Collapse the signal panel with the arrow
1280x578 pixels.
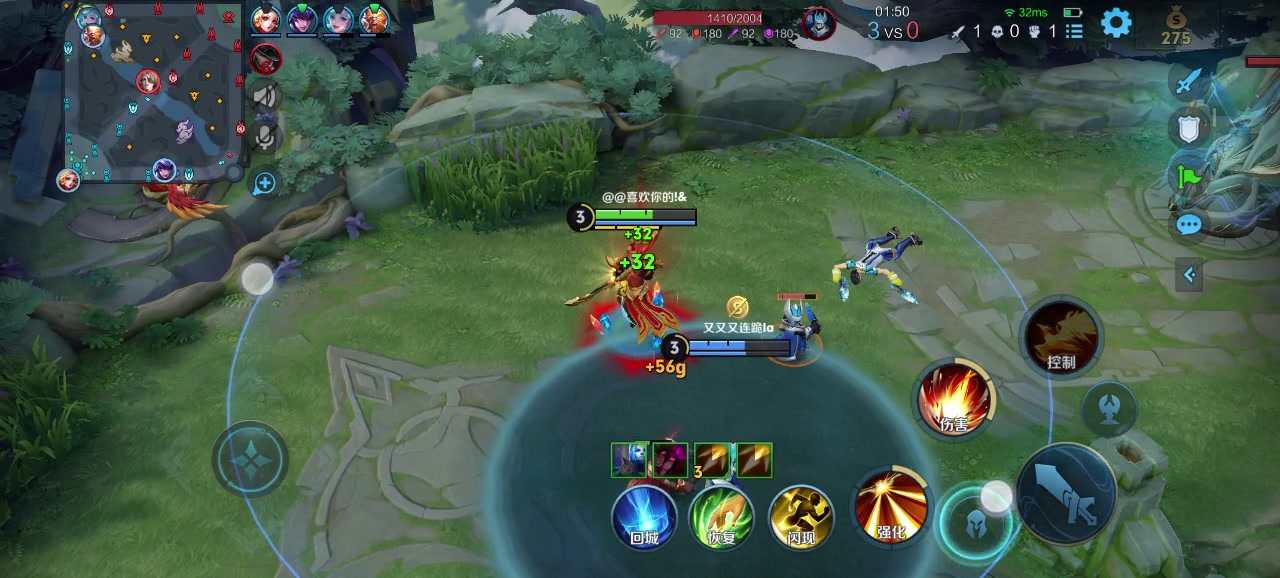point(1189,274)
